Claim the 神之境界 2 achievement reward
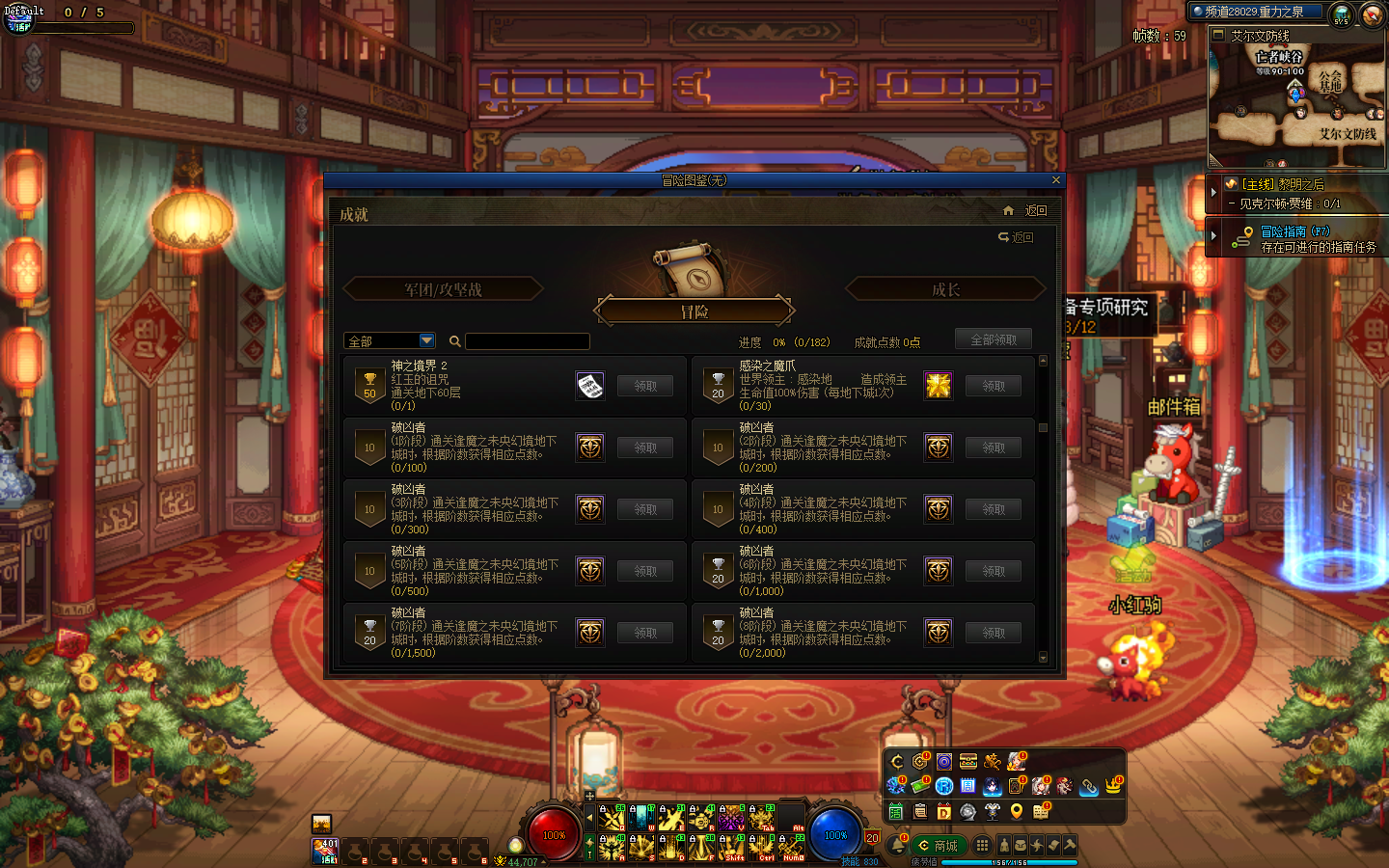This screenshot has width=1389, height=868. (645, 386)
